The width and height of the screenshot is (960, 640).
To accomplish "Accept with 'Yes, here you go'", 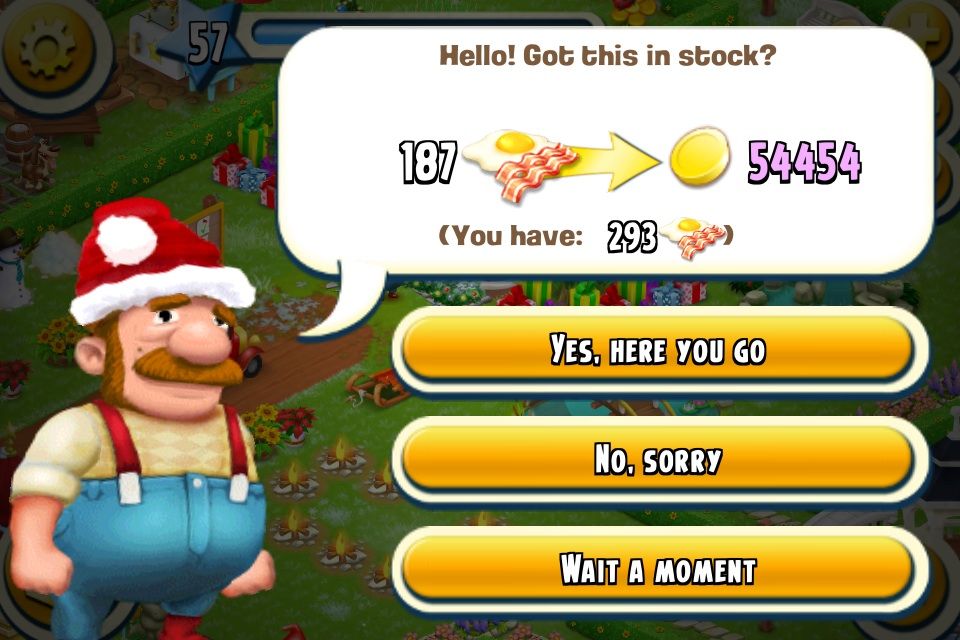I will [x=657, y=350].
